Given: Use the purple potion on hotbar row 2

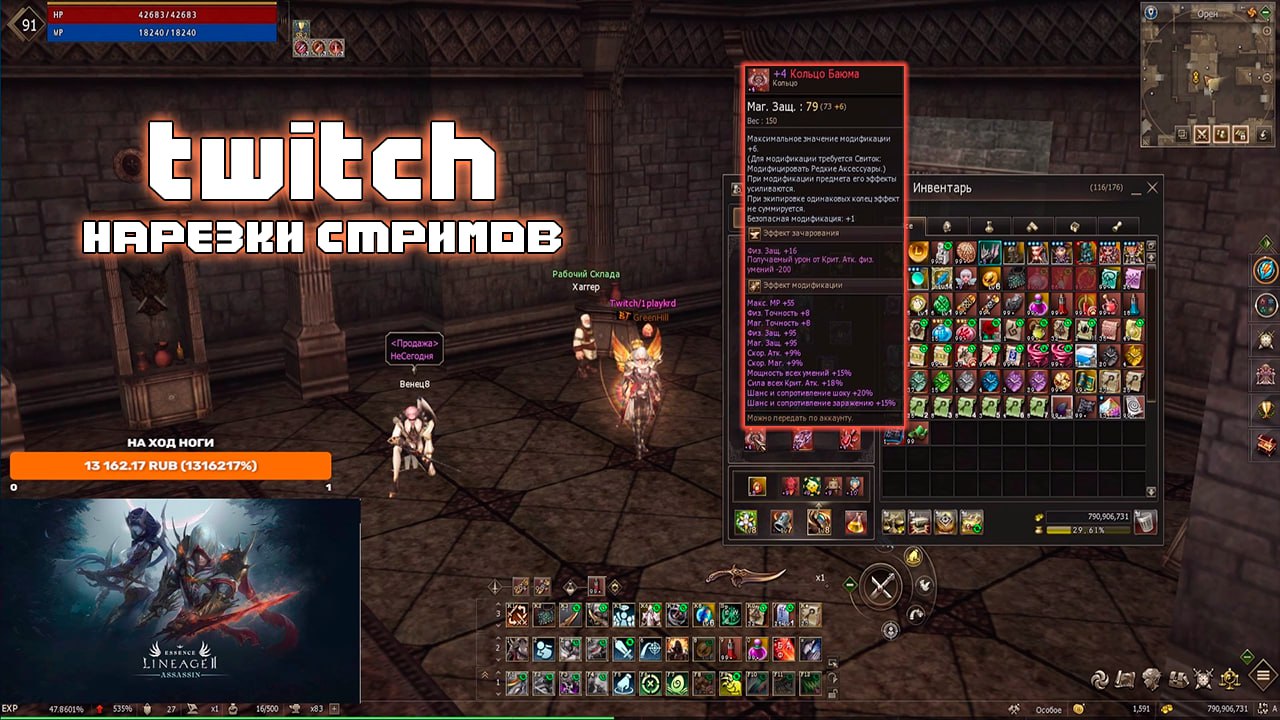Looking at the screenshot, I should click(x=758, y=648).
